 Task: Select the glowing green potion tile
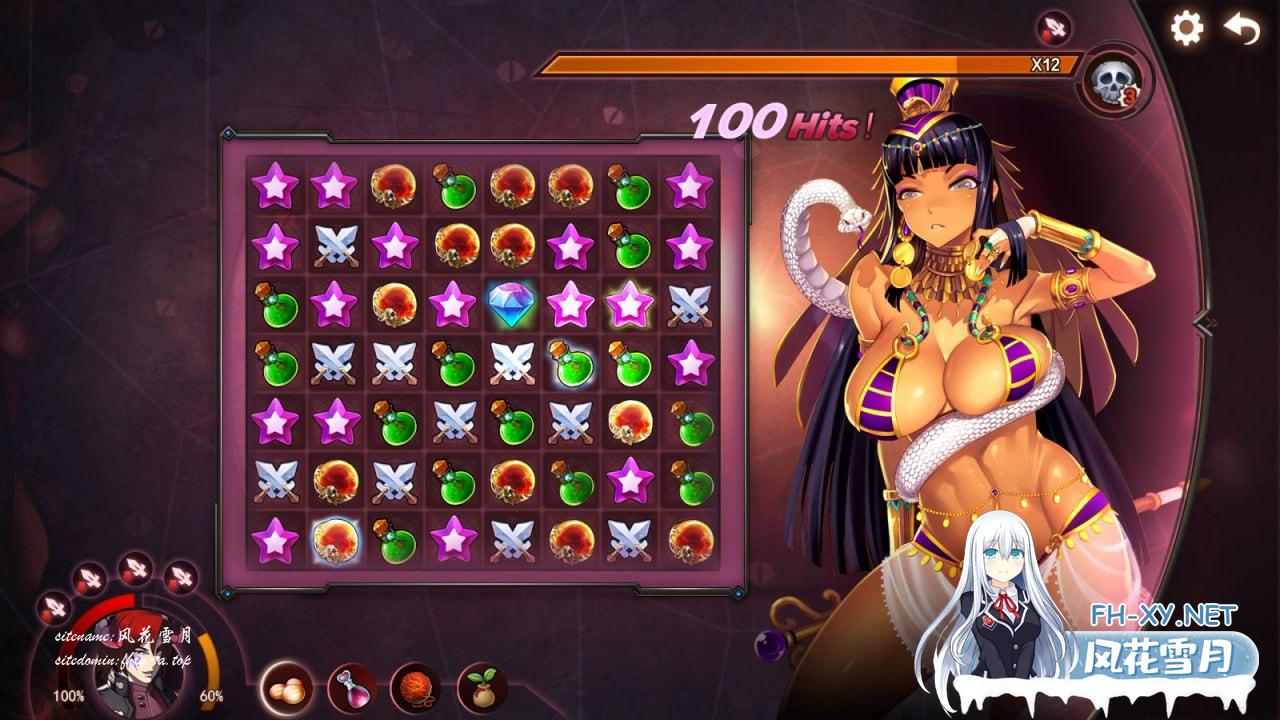coord(570,362)
